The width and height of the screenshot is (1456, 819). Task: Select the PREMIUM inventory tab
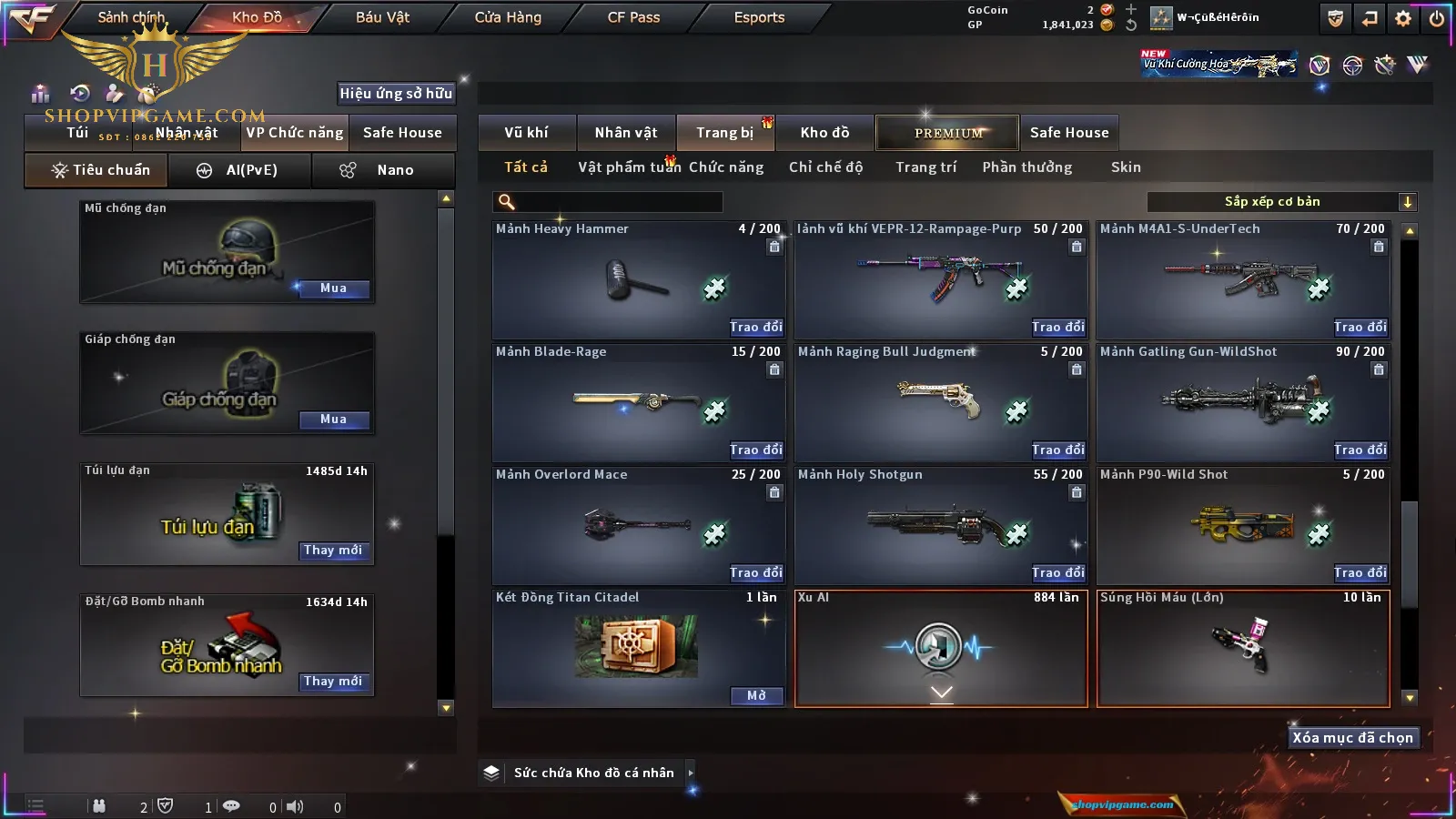947,133
